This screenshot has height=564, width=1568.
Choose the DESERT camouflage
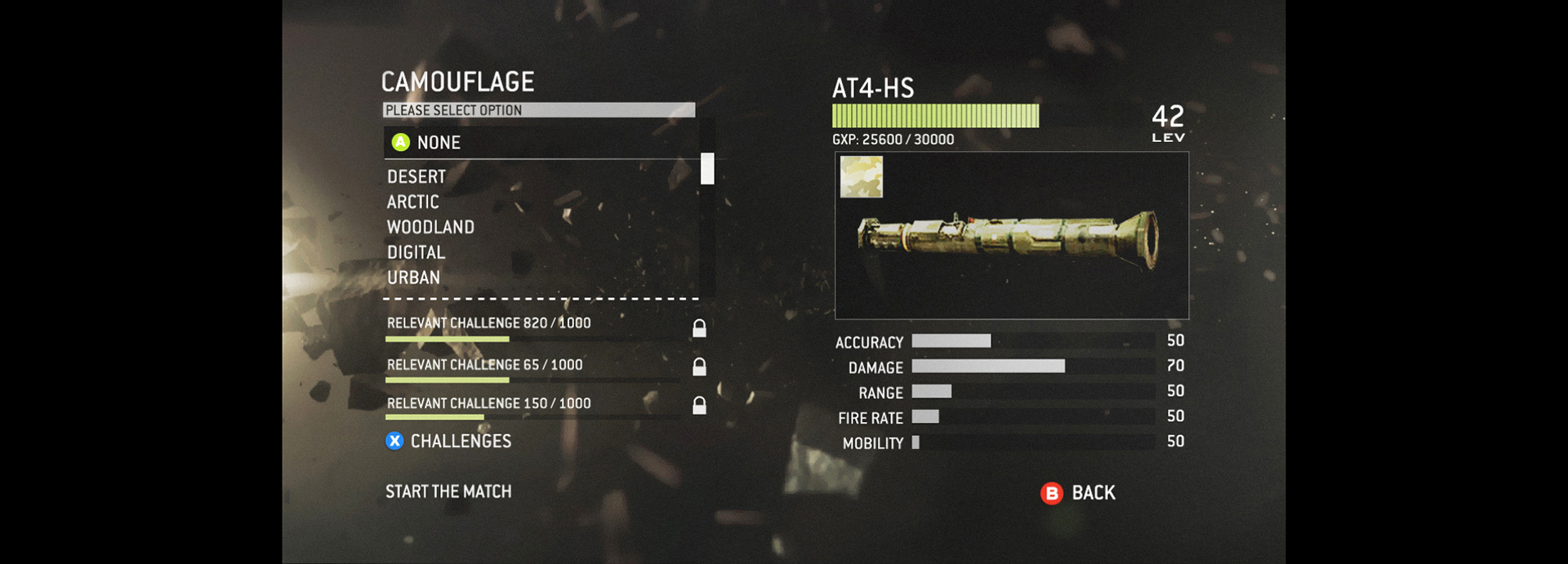416,177
